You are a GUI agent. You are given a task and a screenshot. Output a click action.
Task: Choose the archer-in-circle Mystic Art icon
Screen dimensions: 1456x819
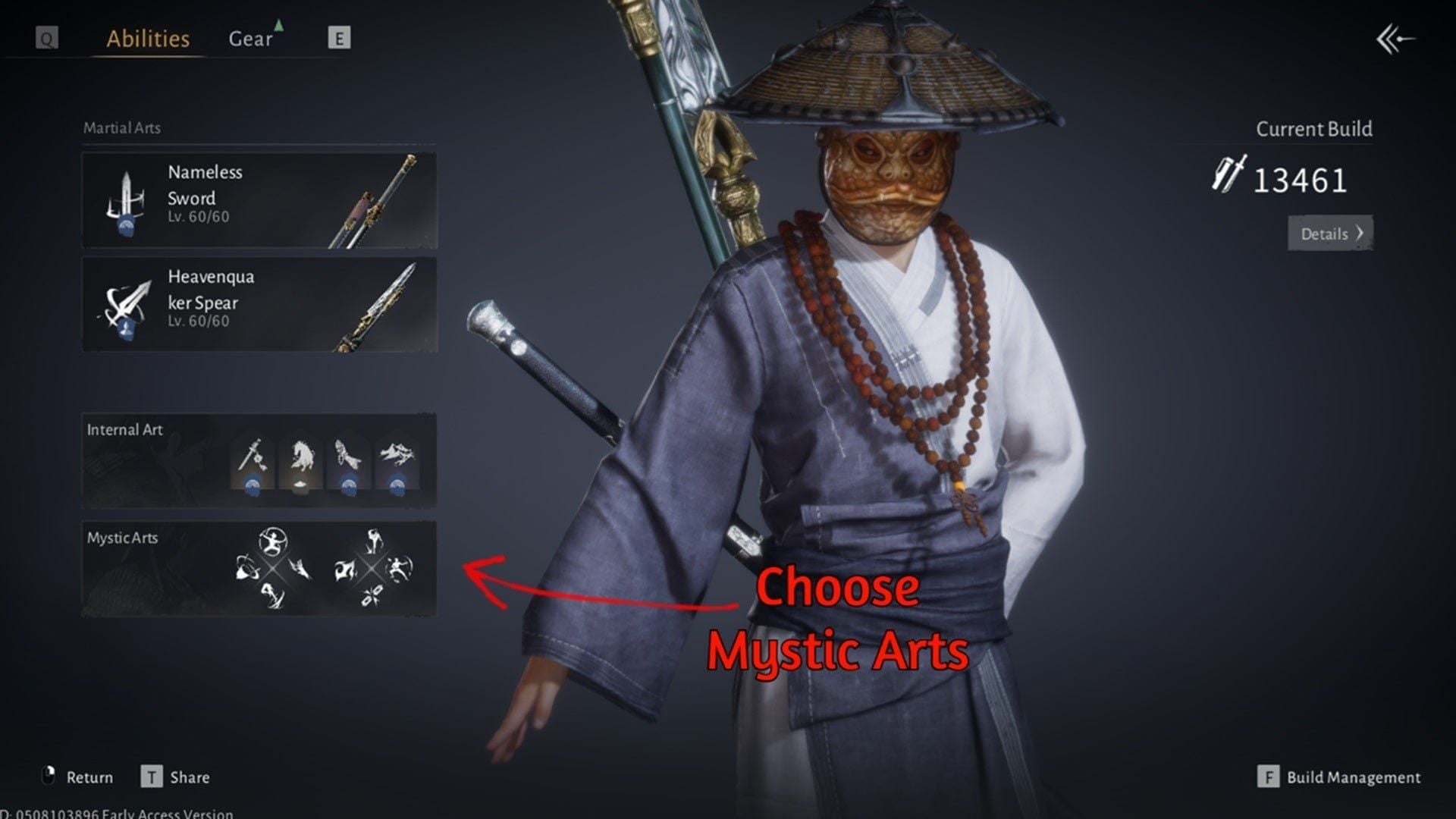tap(273, 541)
